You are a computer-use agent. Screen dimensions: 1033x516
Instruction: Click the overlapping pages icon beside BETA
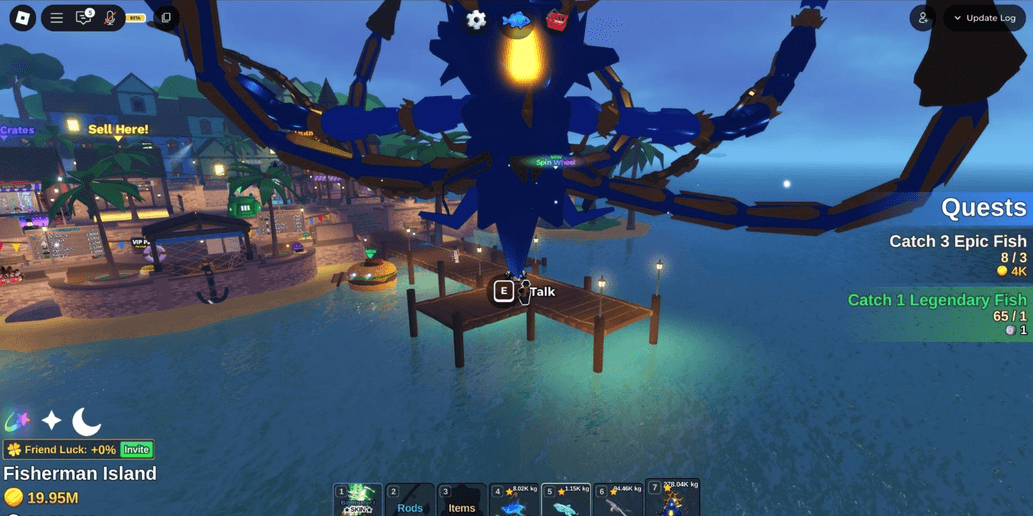(x=166, y=18)
